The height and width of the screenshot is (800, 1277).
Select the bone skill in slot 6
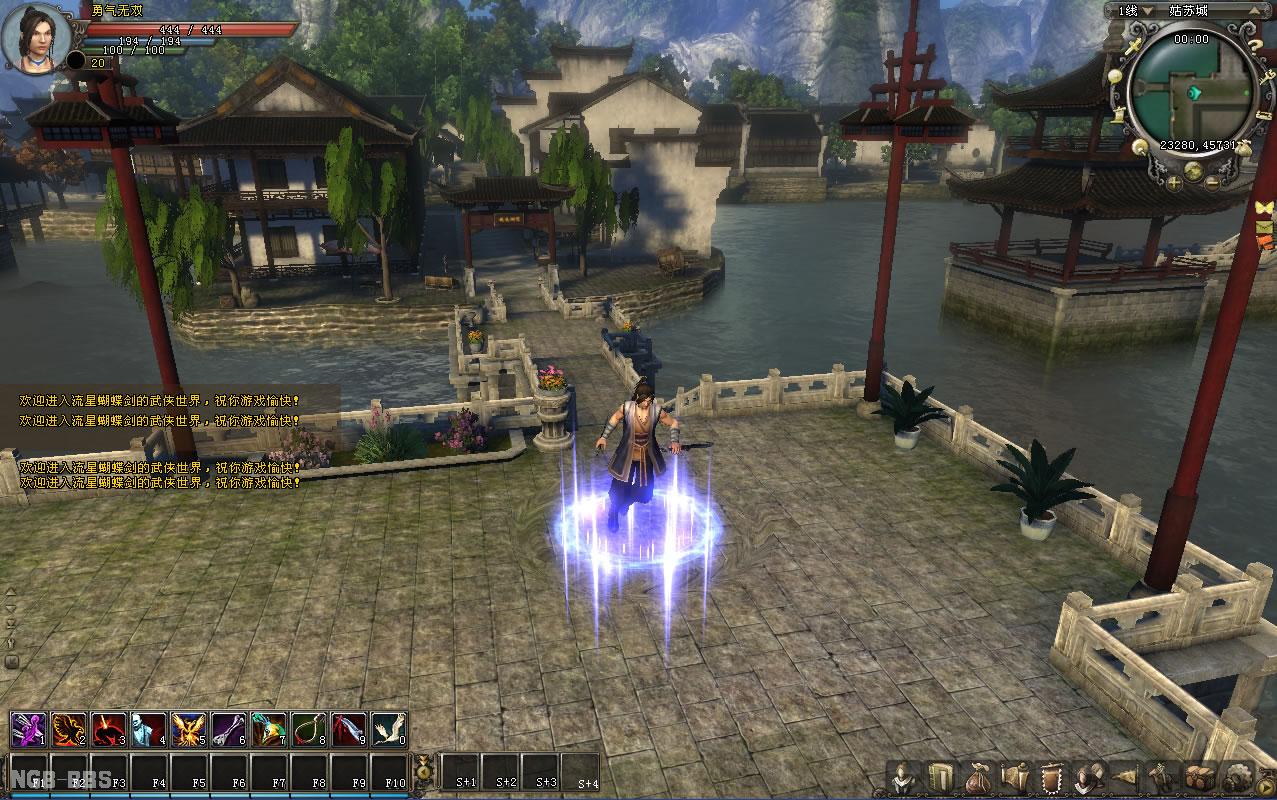tap(228, 730)
